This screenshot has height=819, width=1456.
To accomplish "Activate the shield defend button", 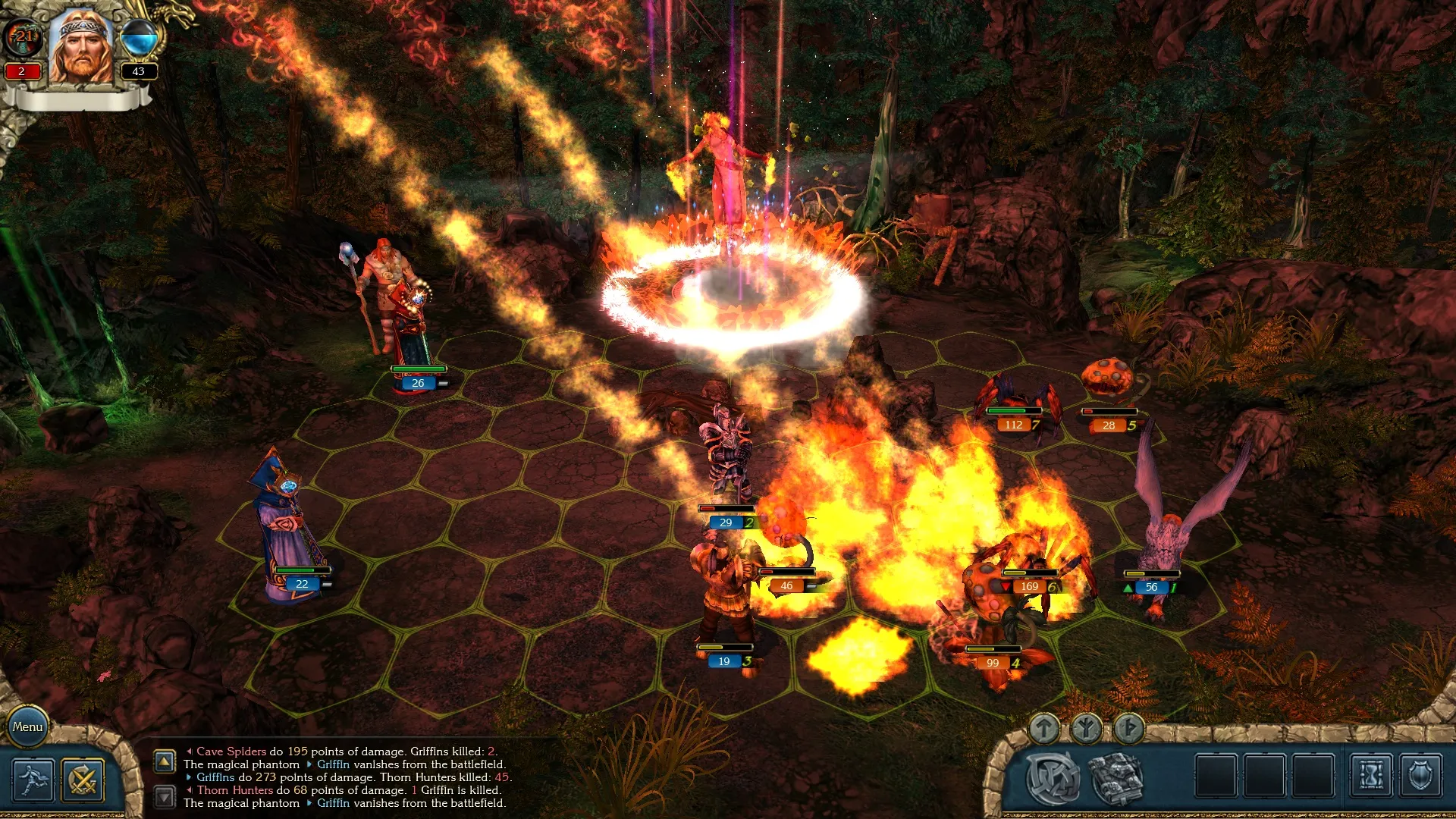I will (x=1420, y=777).
